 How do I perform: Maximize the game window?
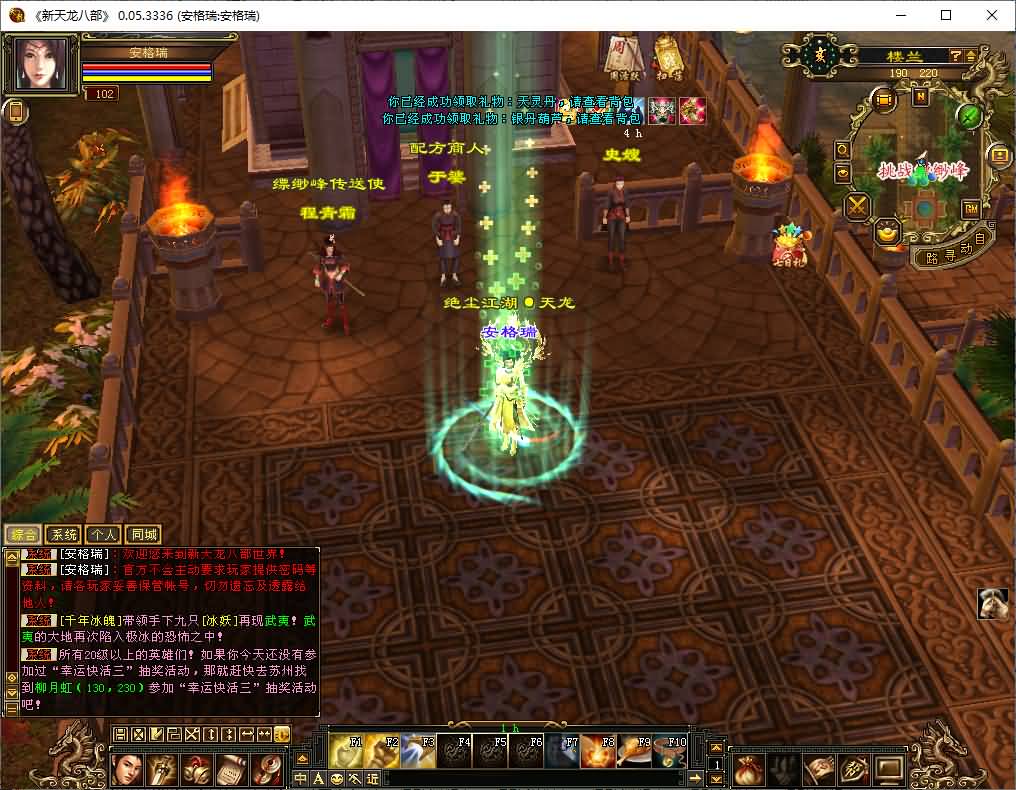point(945,15)
